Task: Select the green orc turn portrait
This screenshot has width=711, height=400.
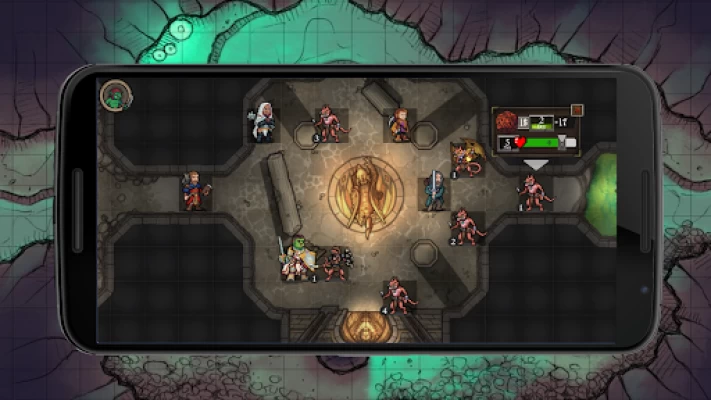Action: click(x=117, y=95)
